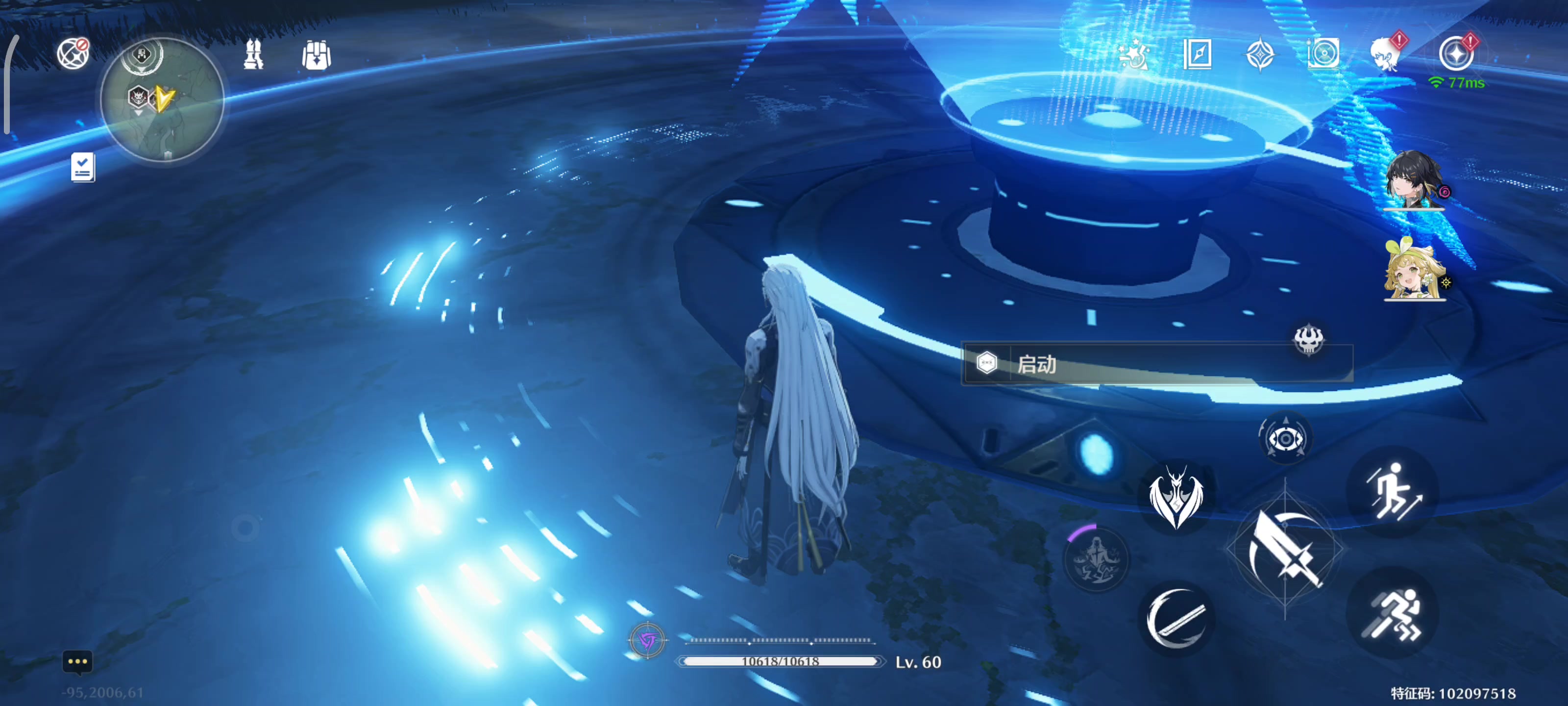This screenshot has height=706, width=1568.
Task: Use the echo skill on cooldown
Action: [1096, 559]
